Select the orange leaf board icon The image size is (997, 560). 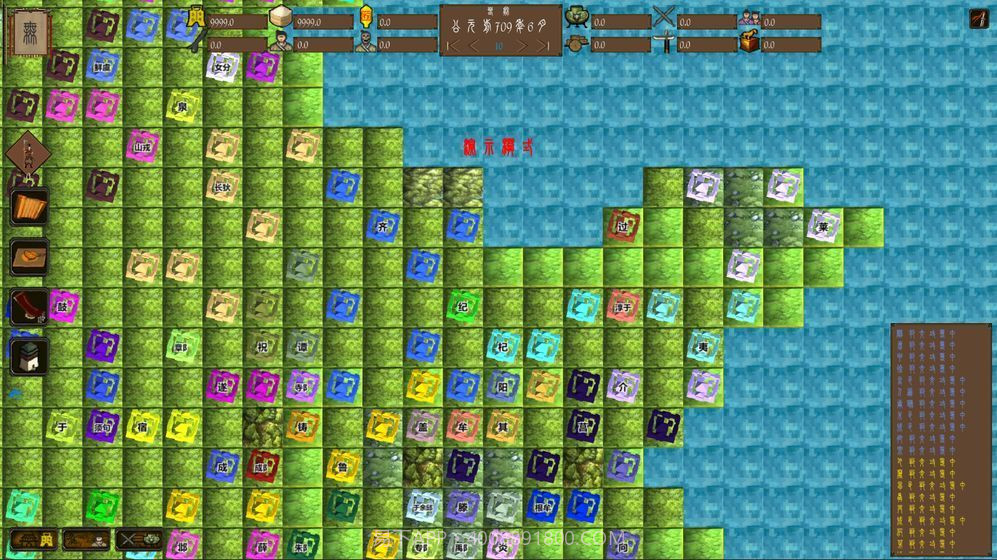coord(30,257)
